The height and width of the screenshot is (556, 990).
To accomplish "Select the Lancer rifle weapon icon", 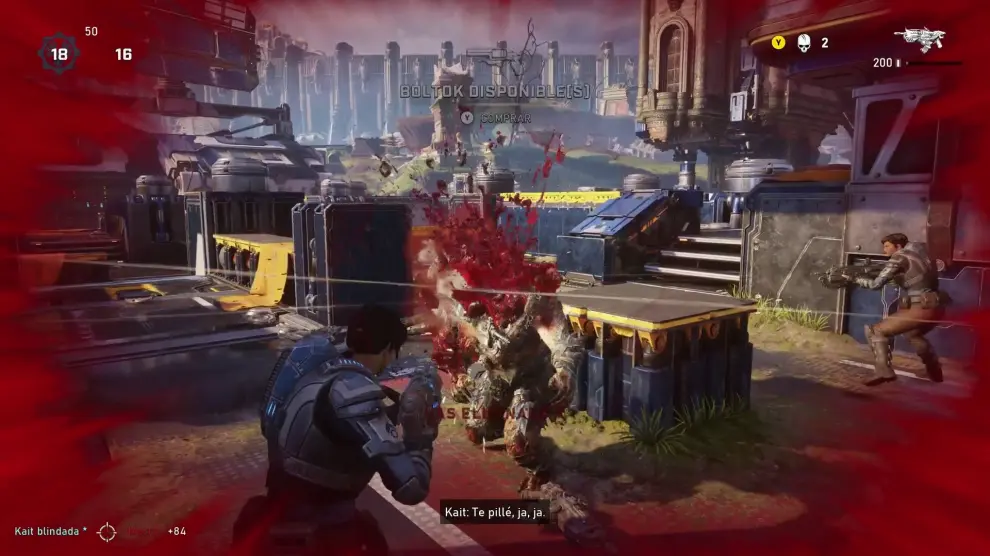I will (x=919, y=39).
